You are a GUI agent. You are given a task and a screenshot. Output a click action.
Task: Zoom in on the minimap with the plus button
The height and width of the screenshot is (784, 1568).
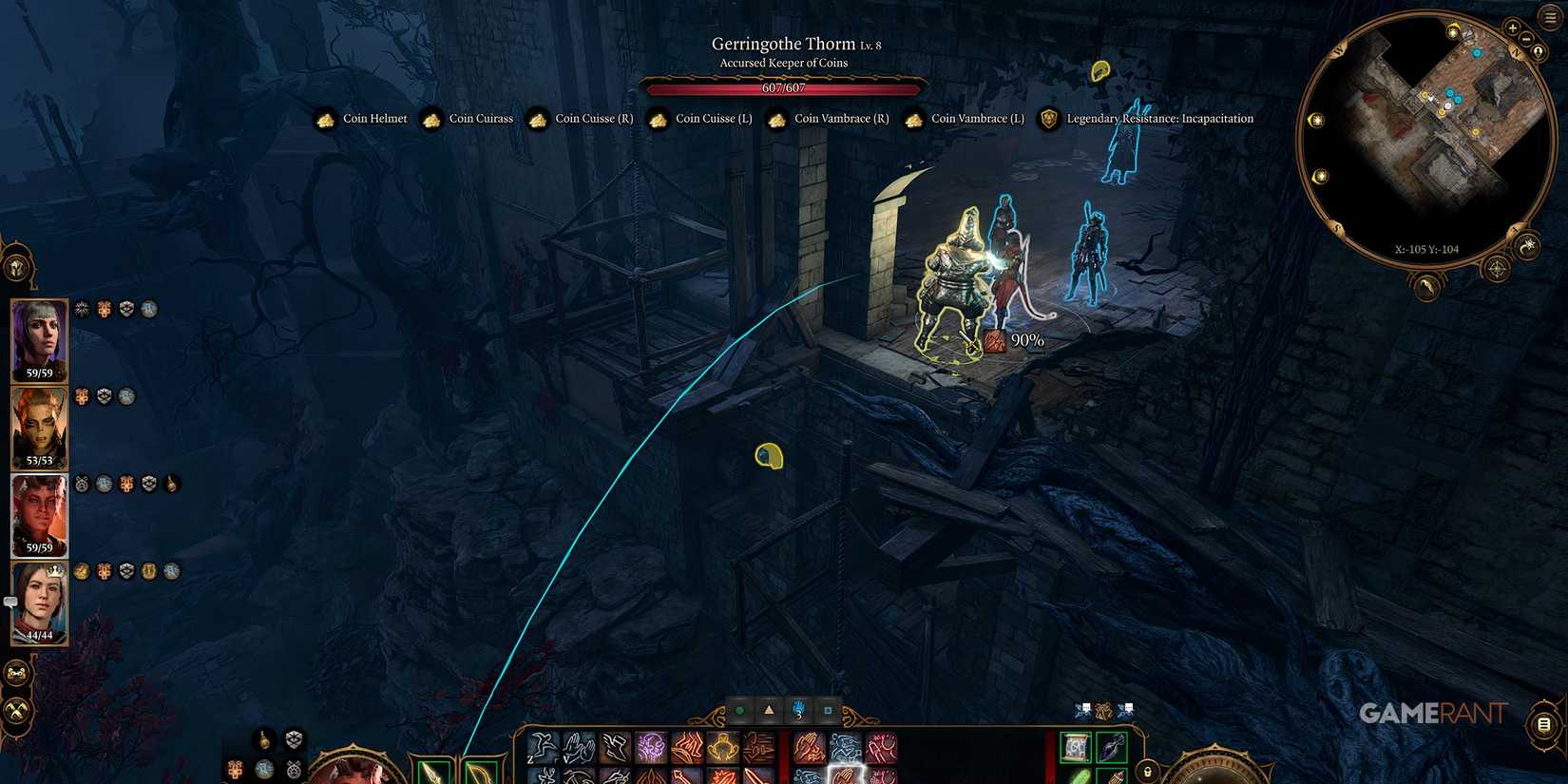tap(1512, 28)
